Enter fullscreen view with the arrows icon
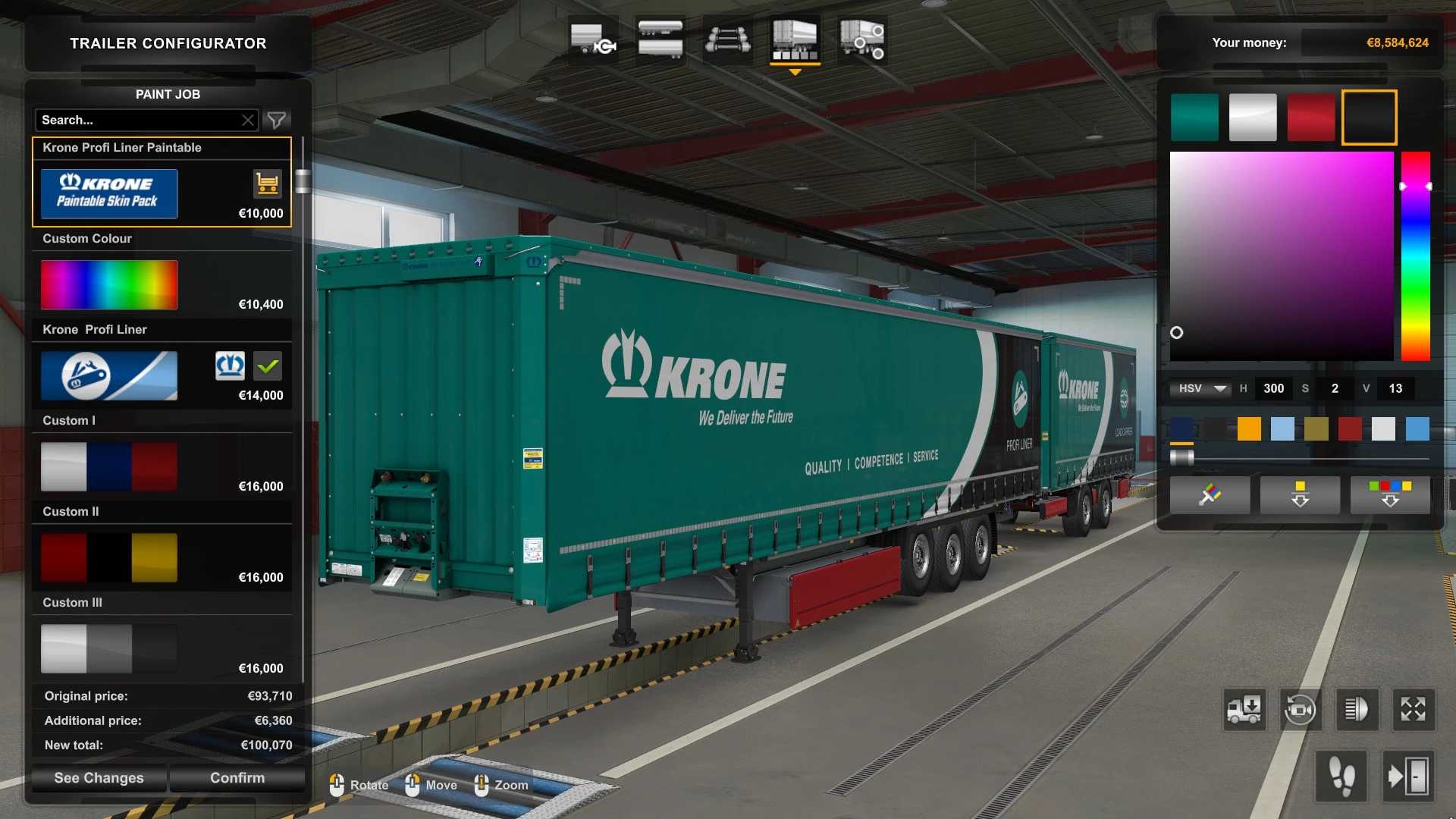This screenshot has height=819, width=1456. pyautogui.click(x=1413, y=710)
